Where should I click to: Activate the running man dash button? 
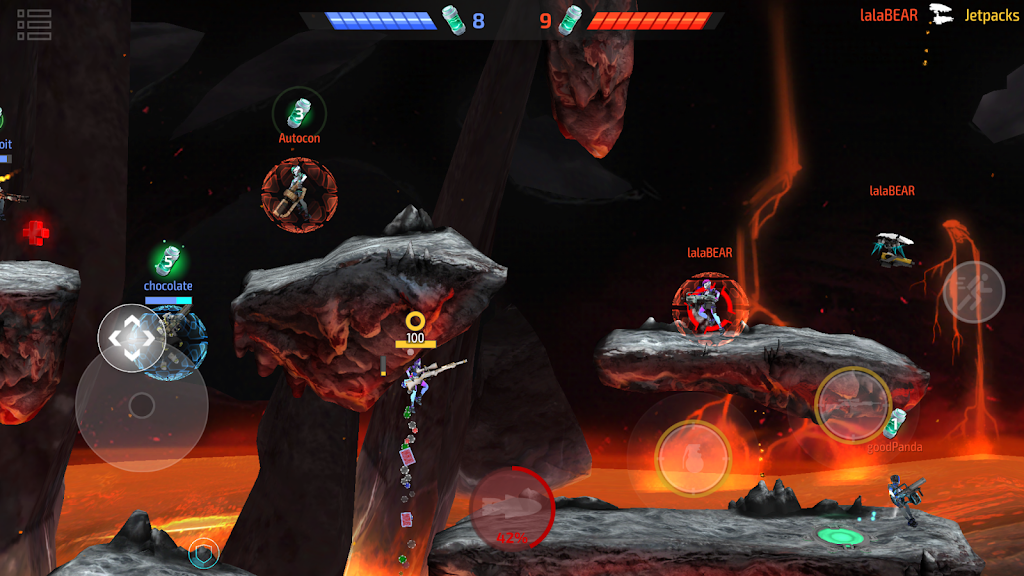point(973,292)
